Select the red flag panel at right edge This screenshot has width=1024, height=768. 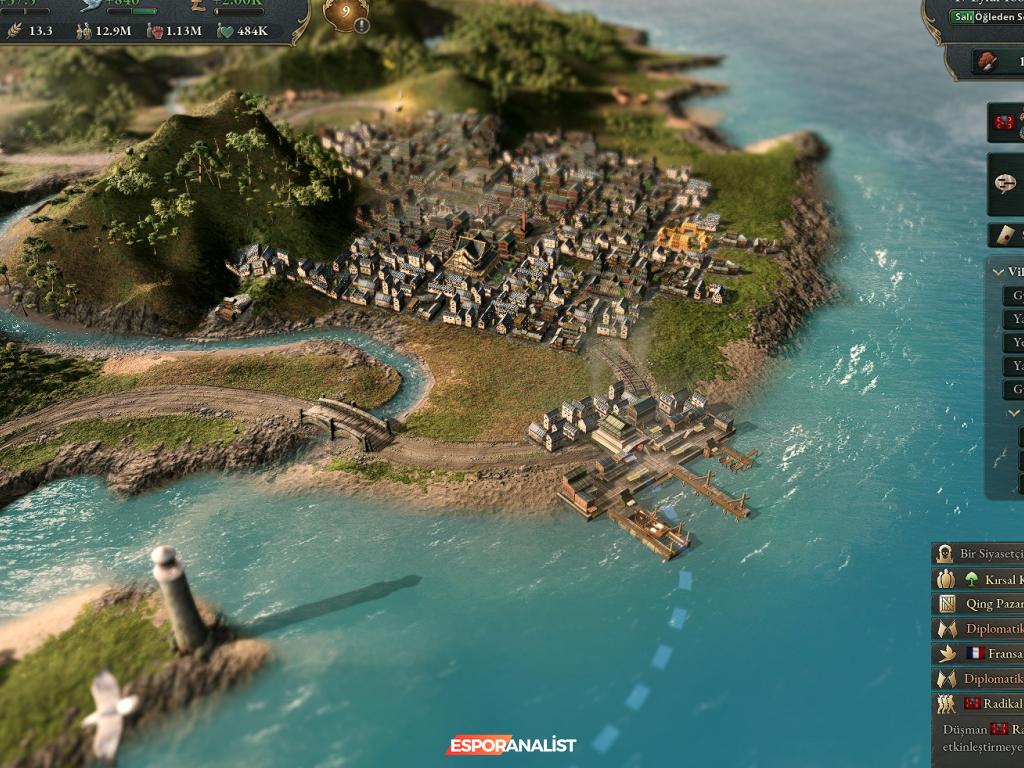1006,122
